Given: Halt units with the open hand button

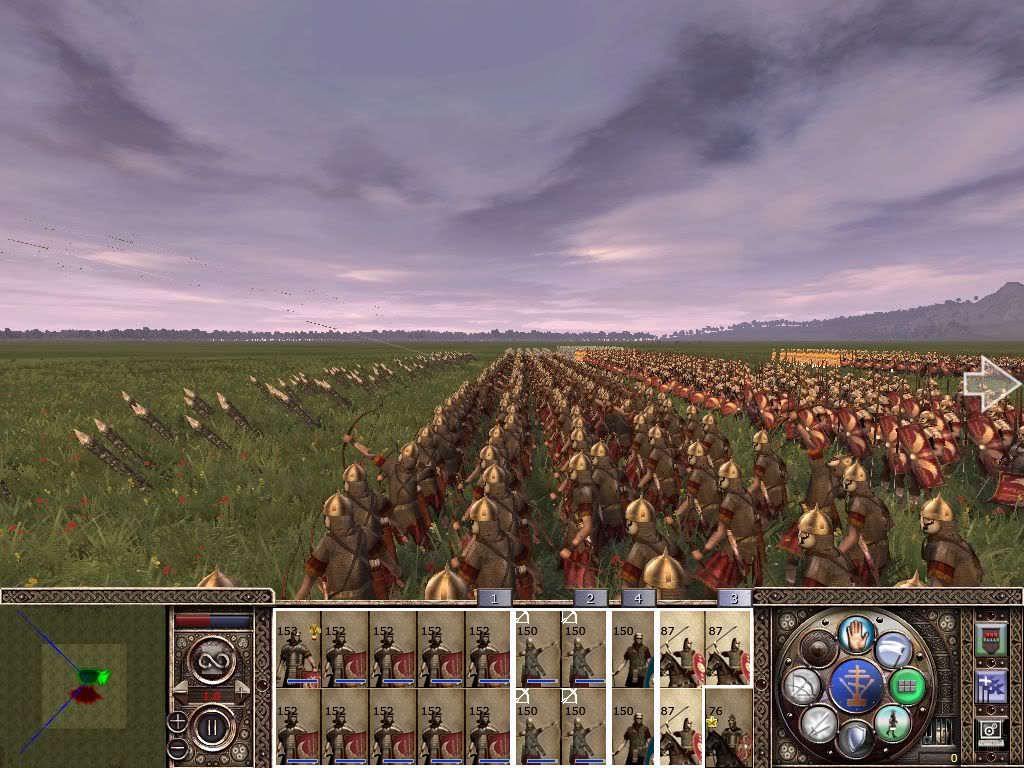Looking at the screenshot, I should click(x=856, y=635).
